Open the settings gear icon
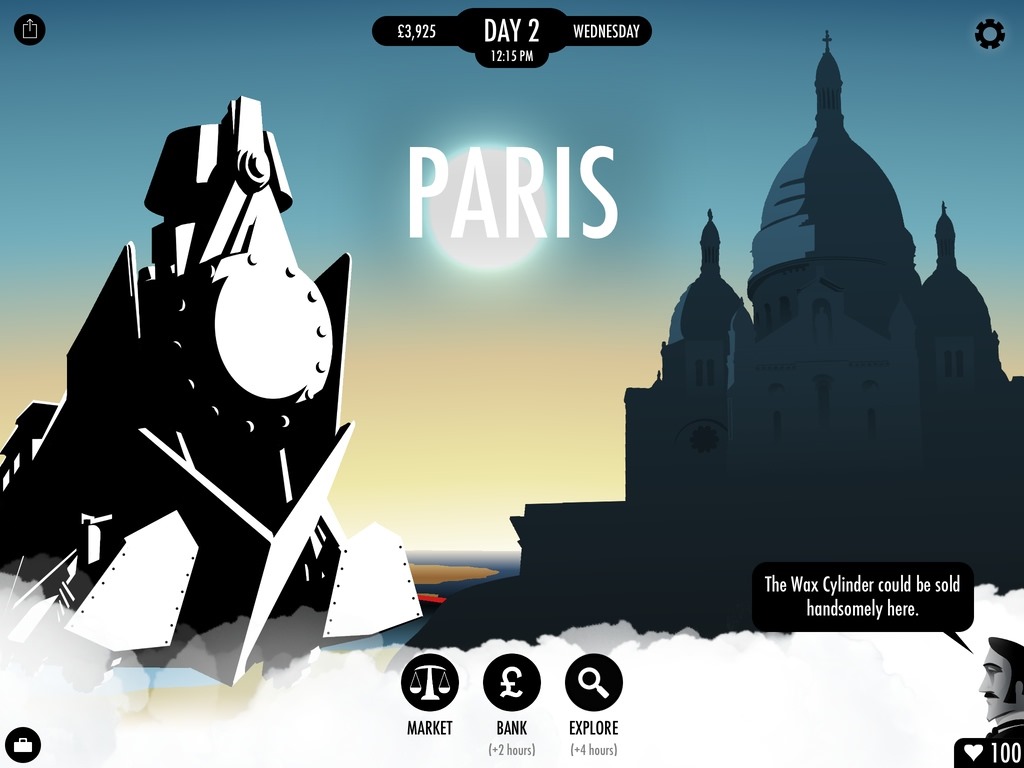 tap(989, 34)
